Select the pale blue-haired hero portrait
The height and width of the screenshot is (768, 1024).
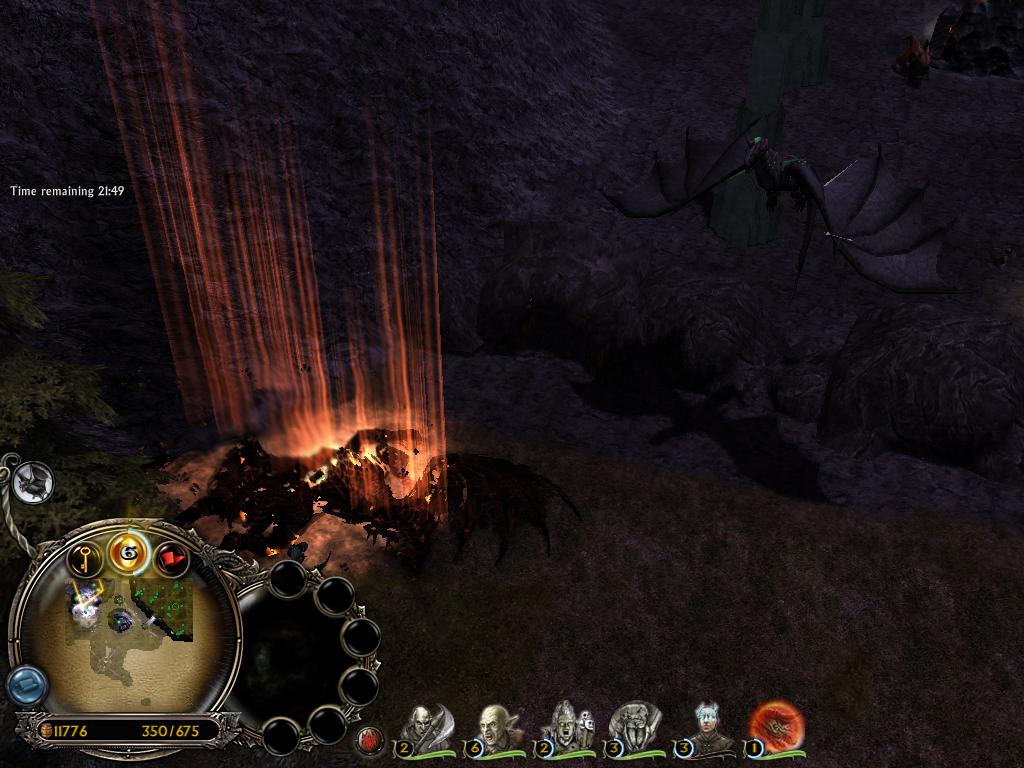708,727
